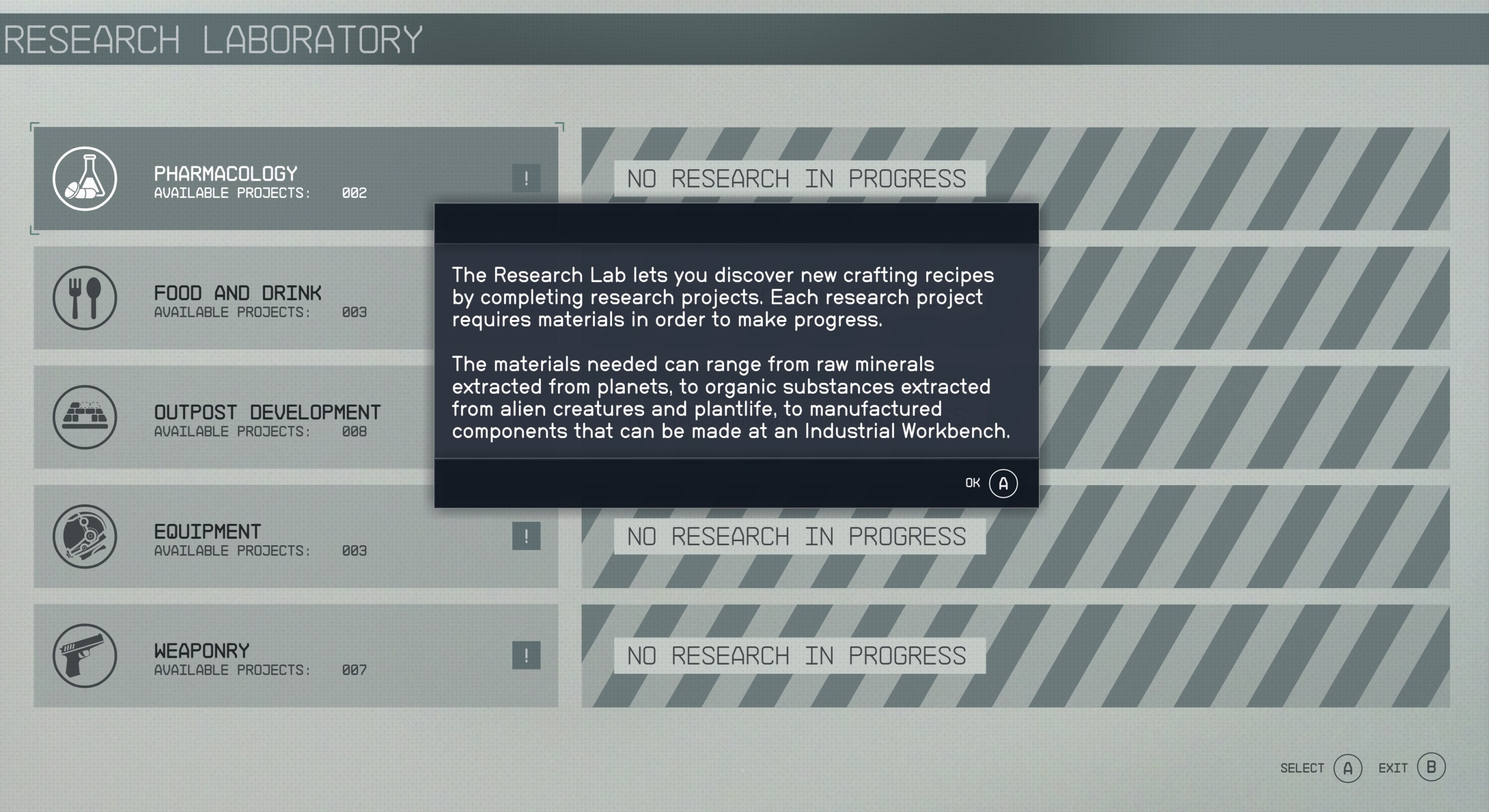Click SELECT at the bottom right
The width and height of the screenshot is (1489, 812).
[x=1302, y=768]
